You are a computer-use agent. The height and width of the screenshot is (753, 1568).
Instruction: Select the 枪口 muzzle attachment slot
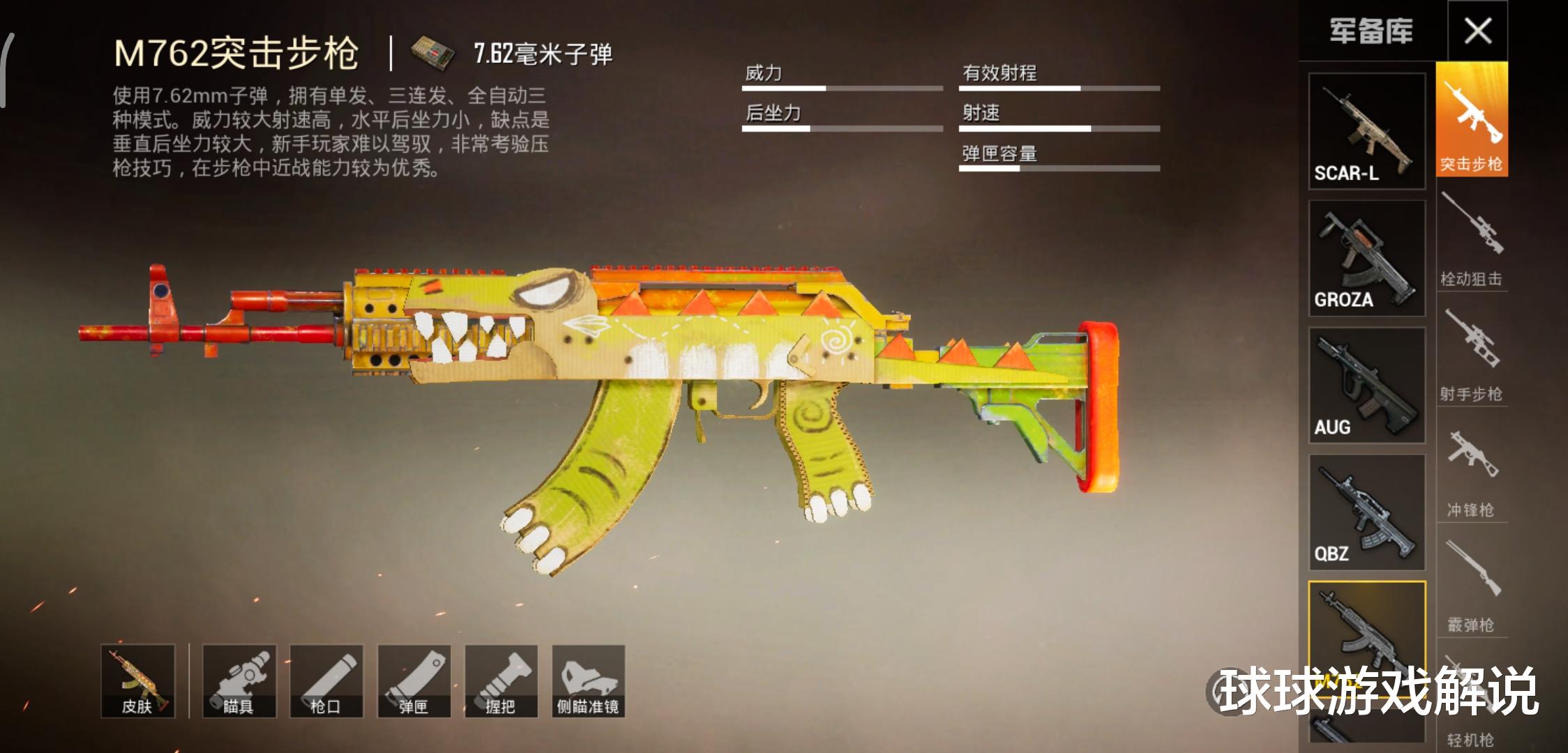coord(326,681)
